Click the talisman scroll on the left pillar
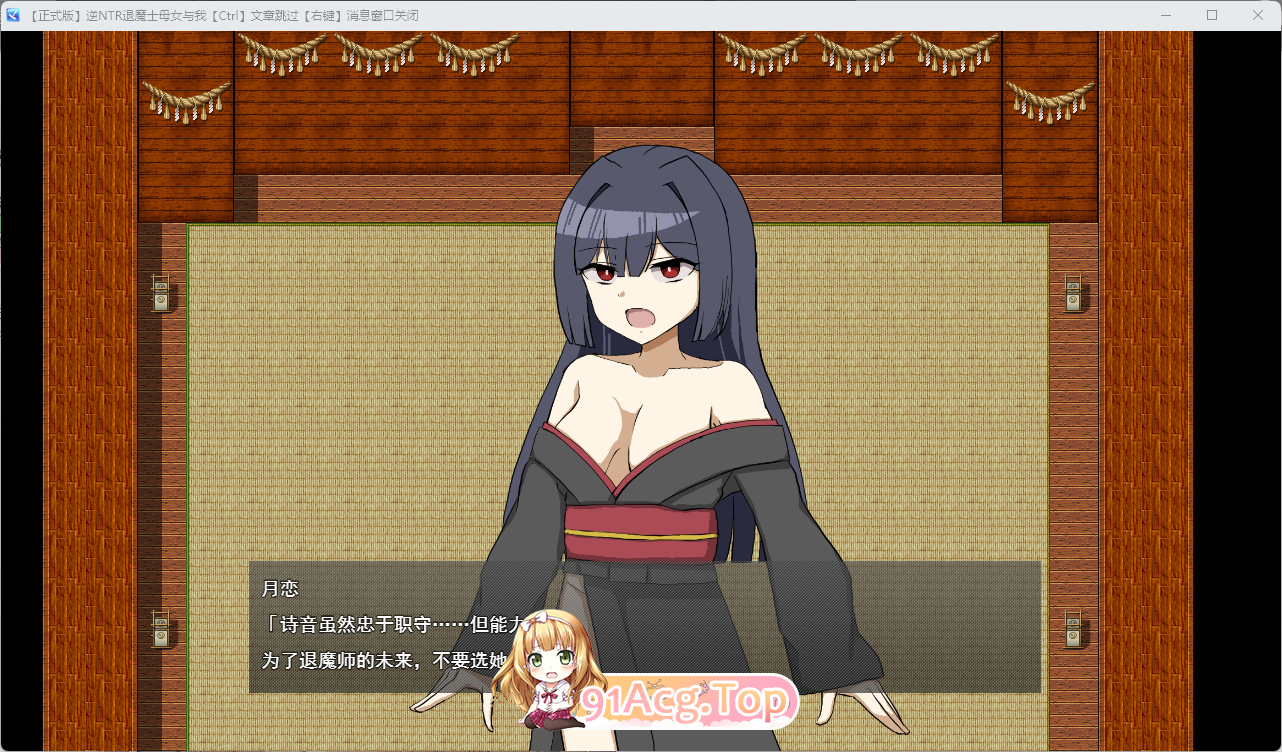The height and width of the screenshot is (752, 1282). pos(160,293)
